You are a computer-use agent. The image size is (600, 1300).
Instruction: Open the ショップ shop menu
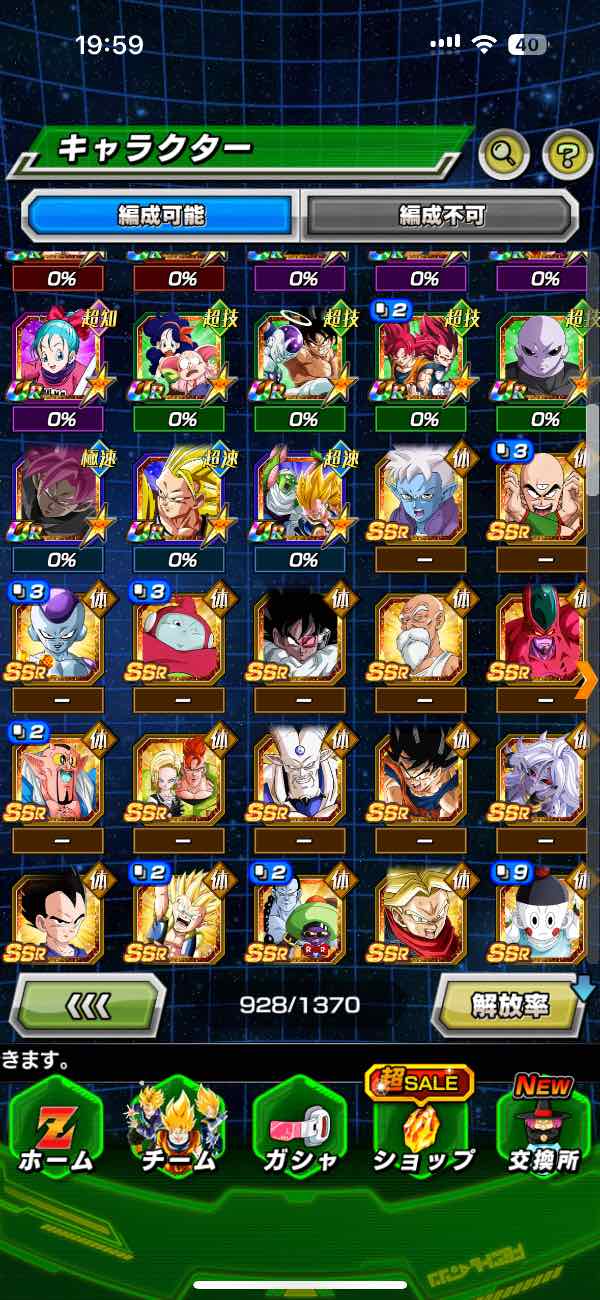click(x=421, y=1130)
